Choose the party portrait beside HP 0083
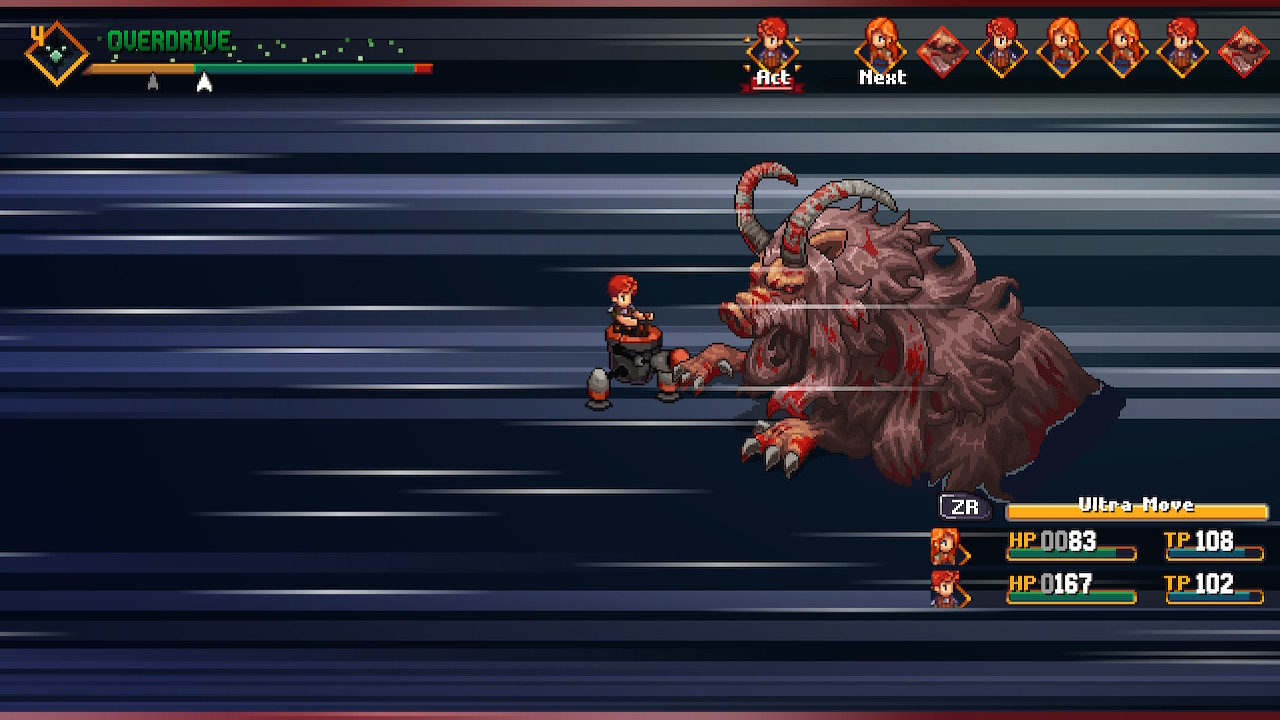This screenshot has height=720, width=1280. click(x=945, y=546)
